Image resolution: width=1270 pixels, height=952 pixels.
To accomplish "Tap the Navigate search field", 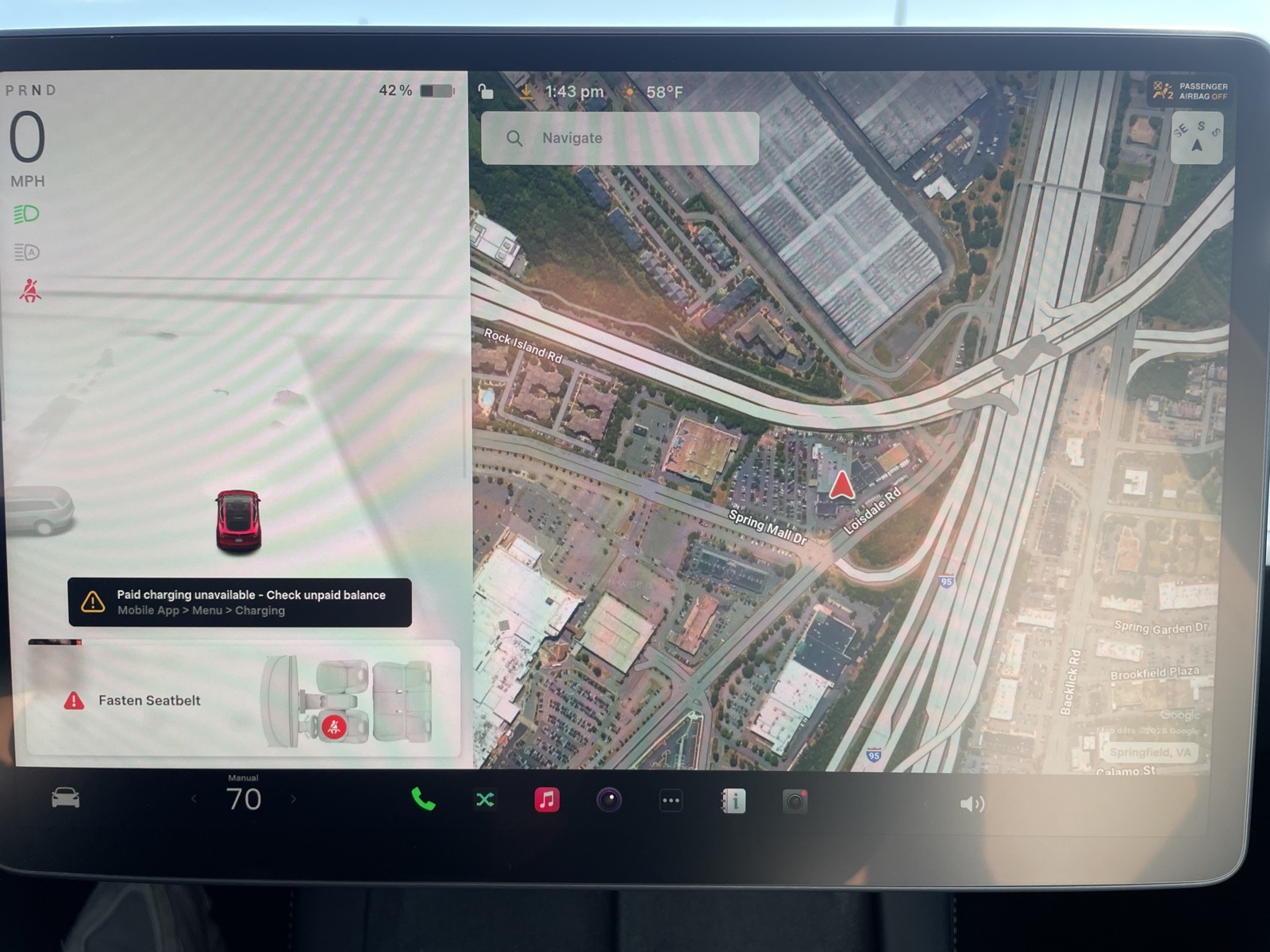I will tap(620, 138).
